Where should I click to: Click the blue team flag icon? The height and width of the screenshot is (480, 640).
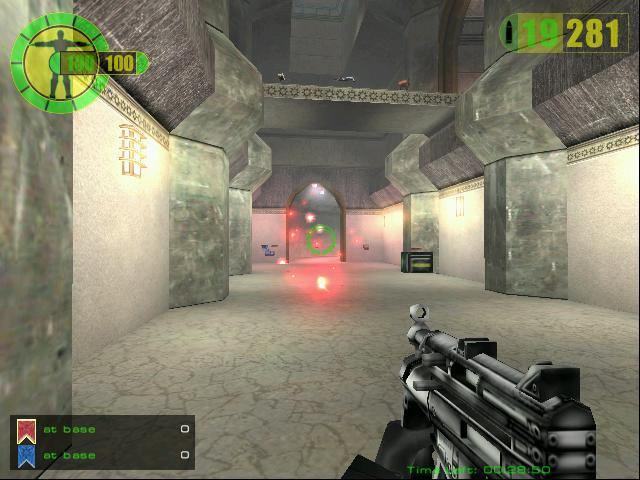click(x=27, y=456)
